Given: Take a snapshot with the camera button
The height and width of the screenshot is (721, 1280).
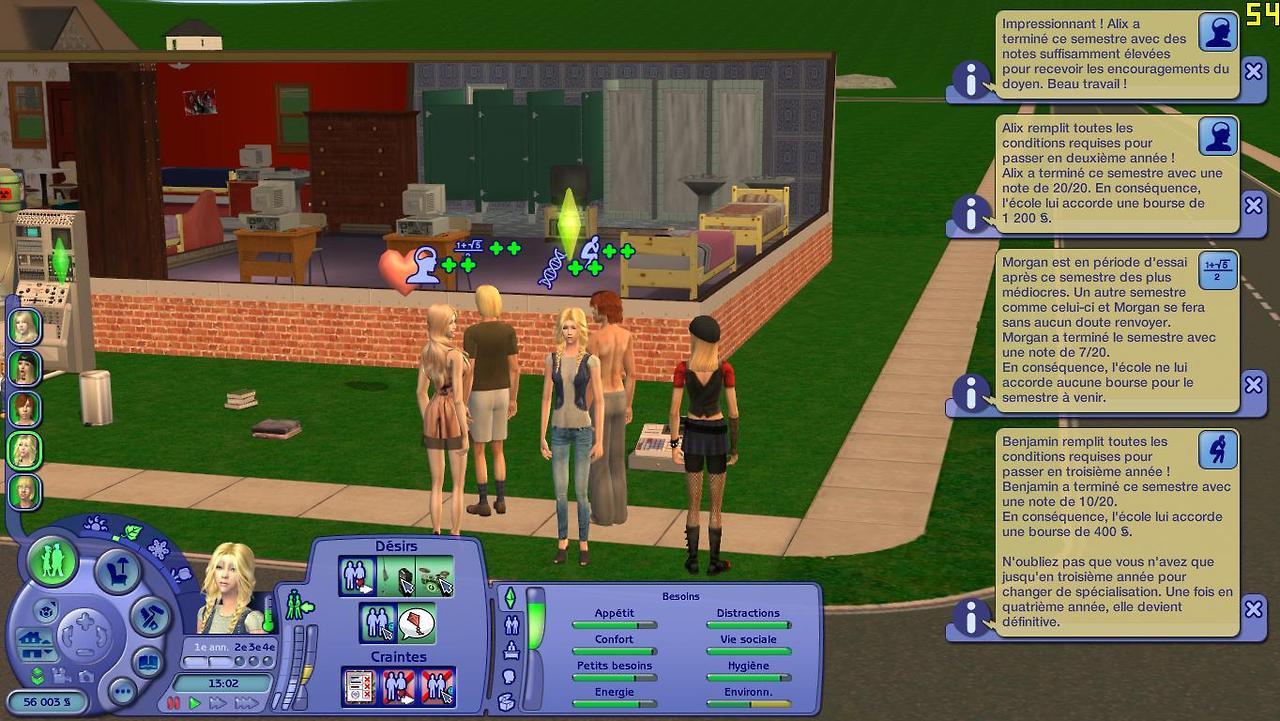Looking at the screenshot, I should [x=86, y=677].
